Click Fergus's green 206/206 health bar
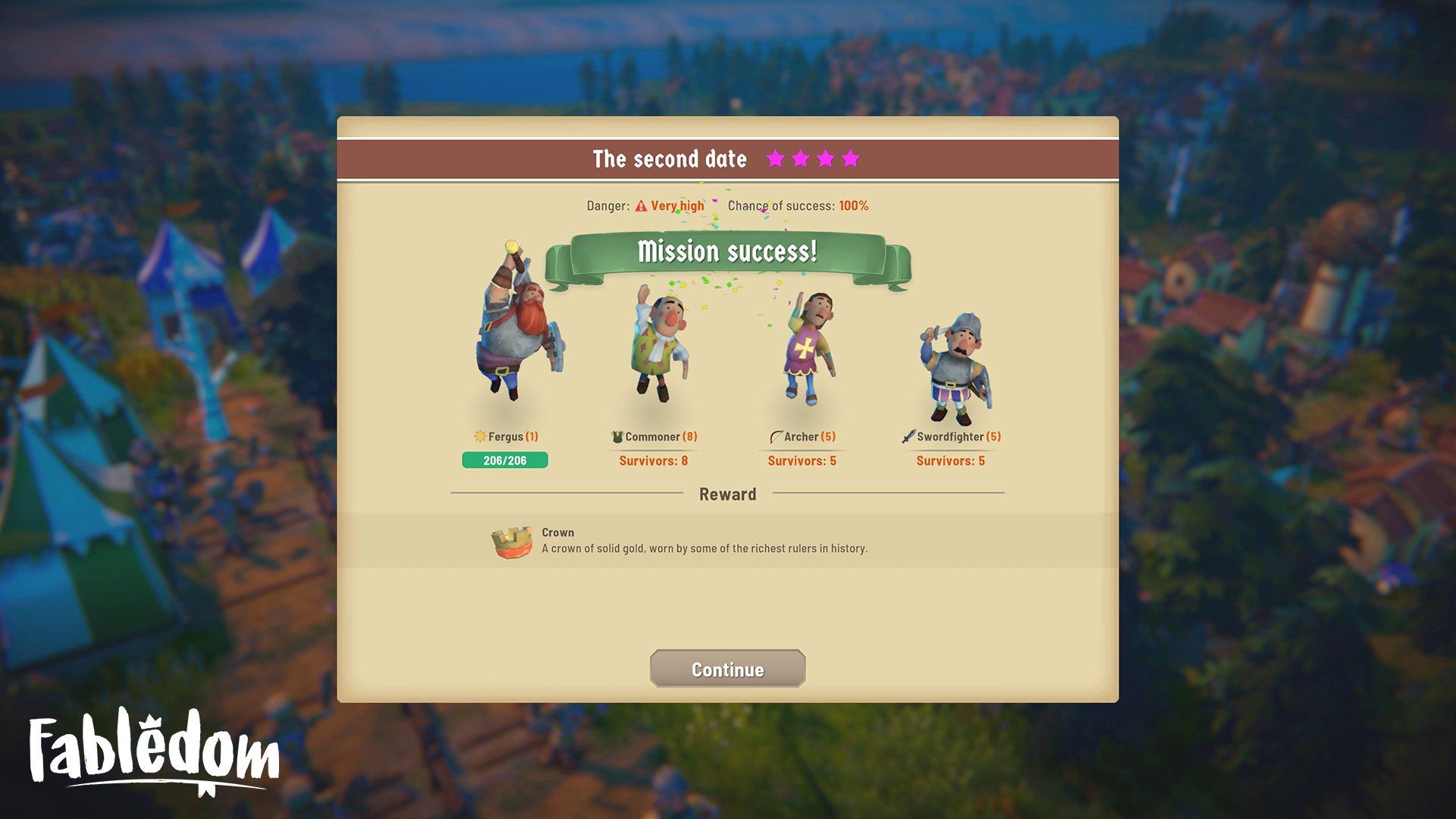Image resolution: width=1456 pixels, height=819 pixels. click(505, 460)
